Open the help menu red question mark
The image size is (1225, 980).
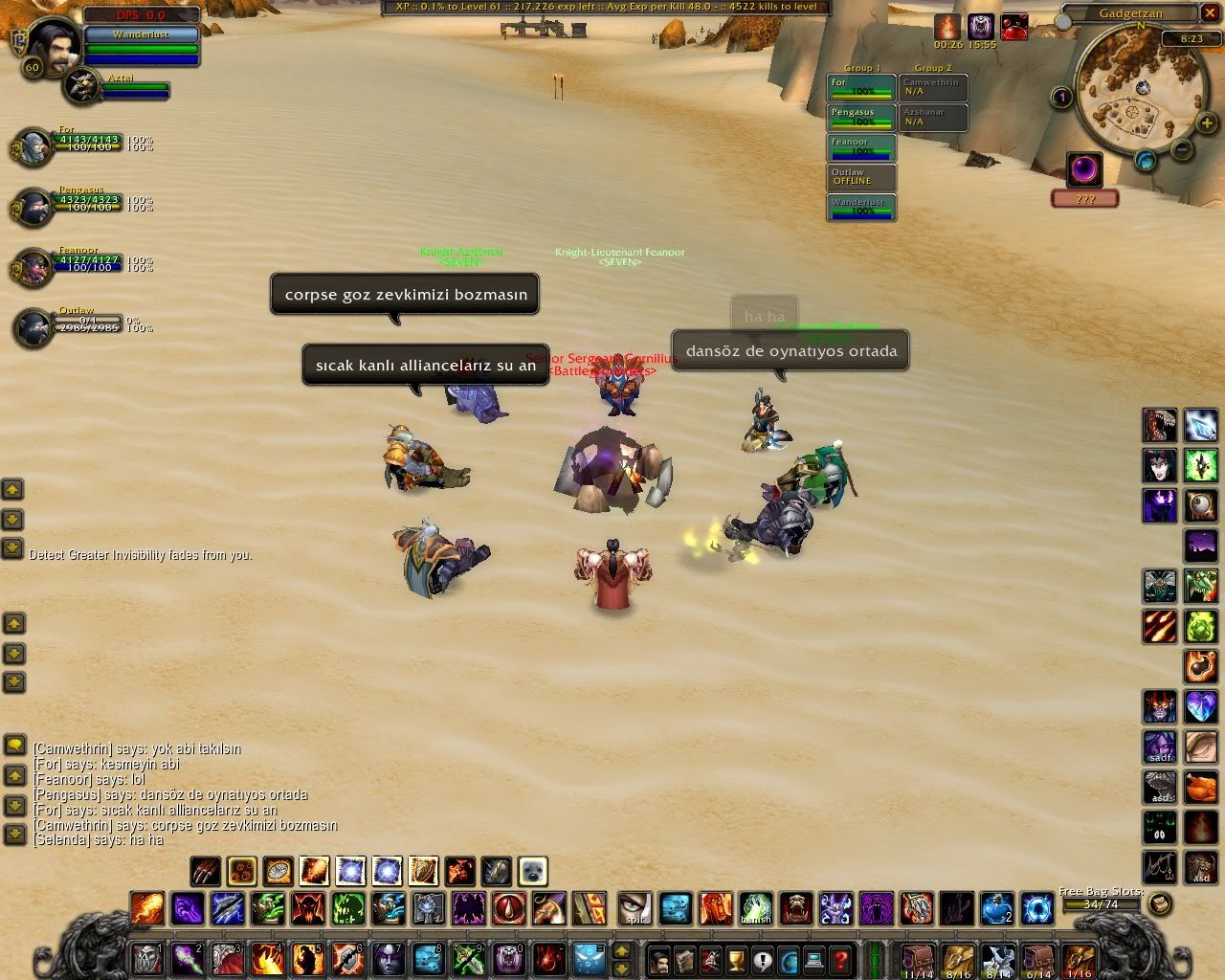tap(839, 958)
